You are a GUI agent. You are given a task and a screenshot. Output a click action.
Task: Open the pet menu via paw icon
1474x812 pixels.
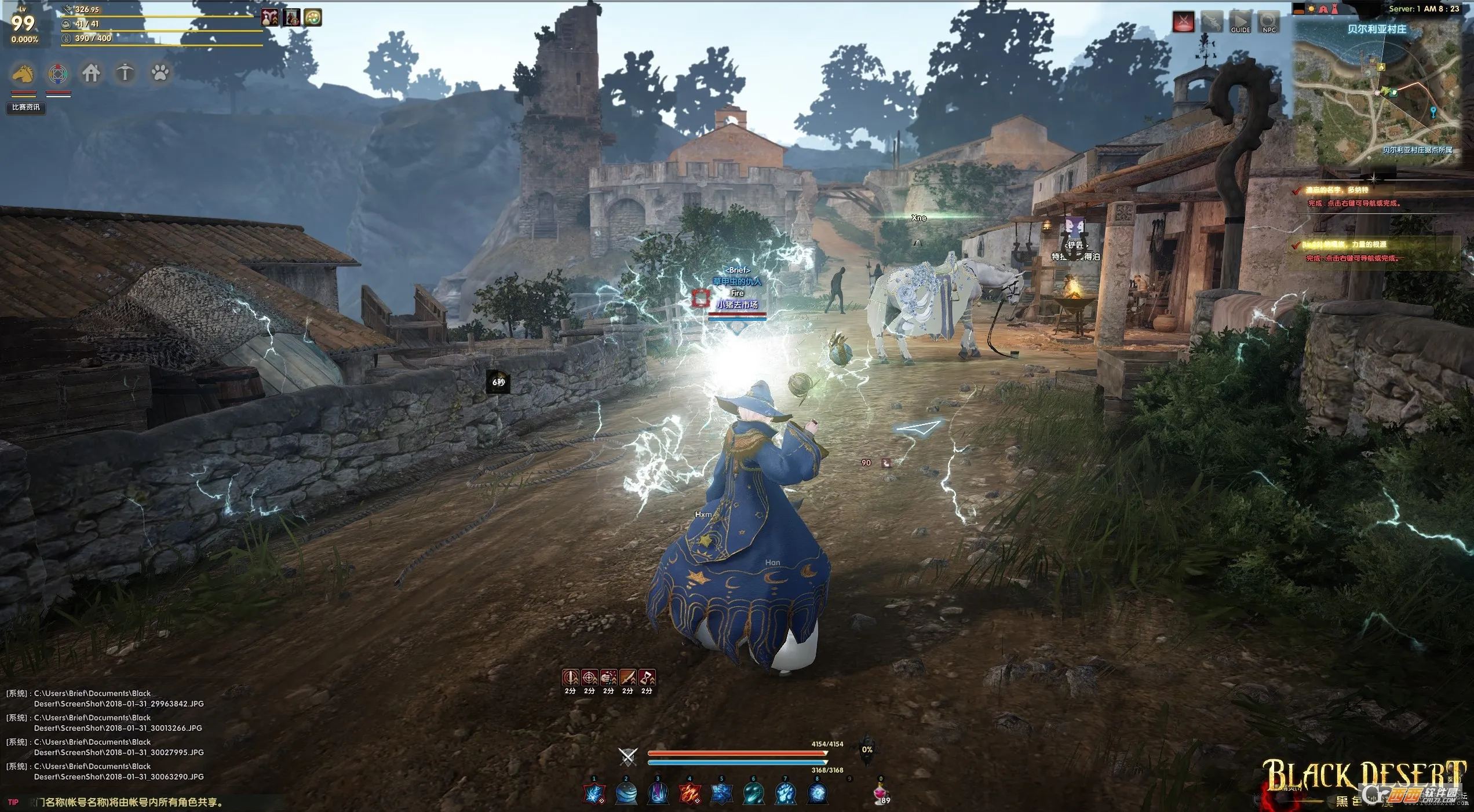coord(160,74)
